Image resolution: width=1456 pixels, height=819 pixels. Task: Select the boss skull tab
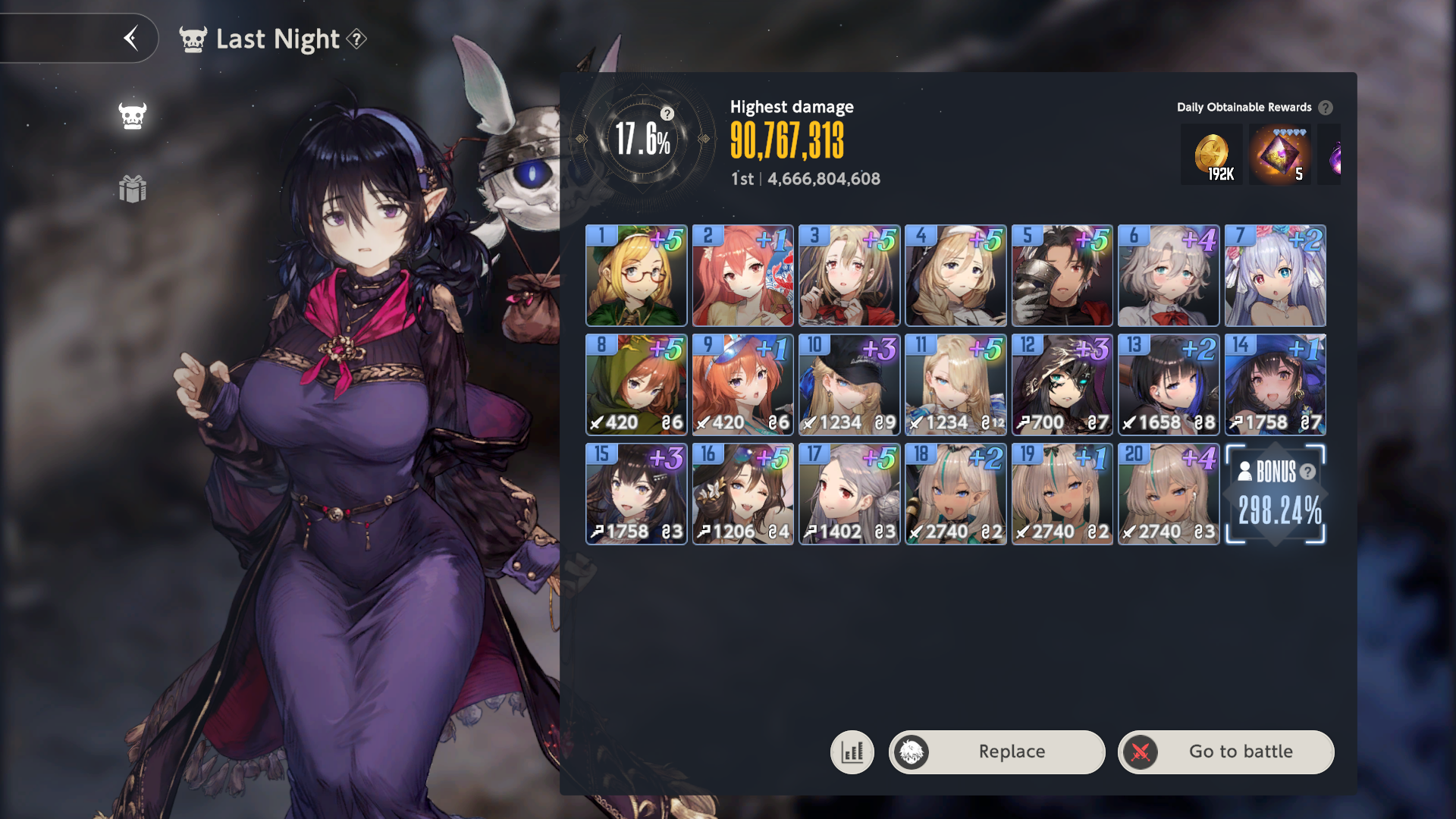[133, 116]
